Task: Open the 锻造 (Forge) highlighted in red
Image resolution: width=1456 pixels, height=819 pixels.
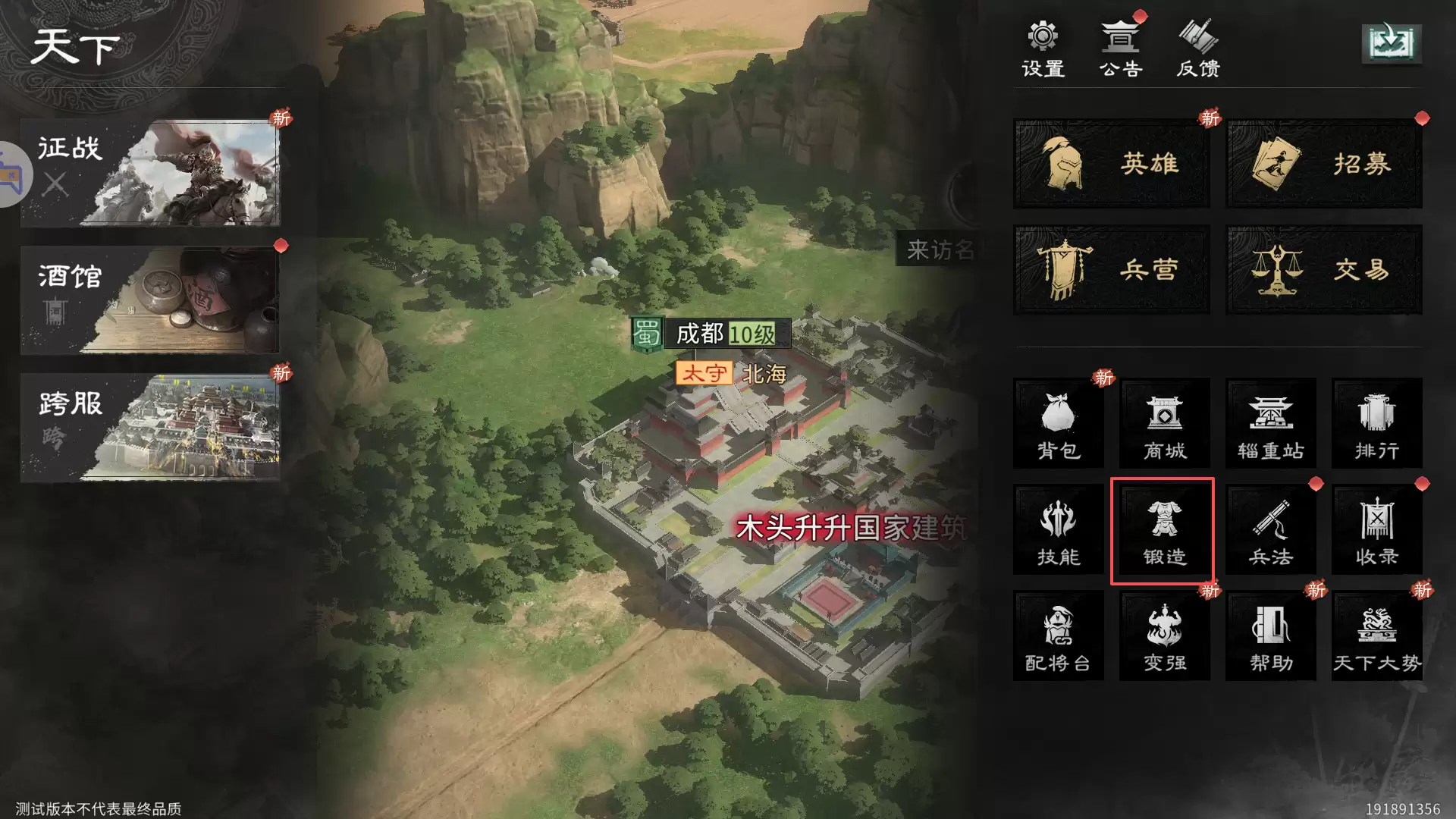Action: 1164,529
